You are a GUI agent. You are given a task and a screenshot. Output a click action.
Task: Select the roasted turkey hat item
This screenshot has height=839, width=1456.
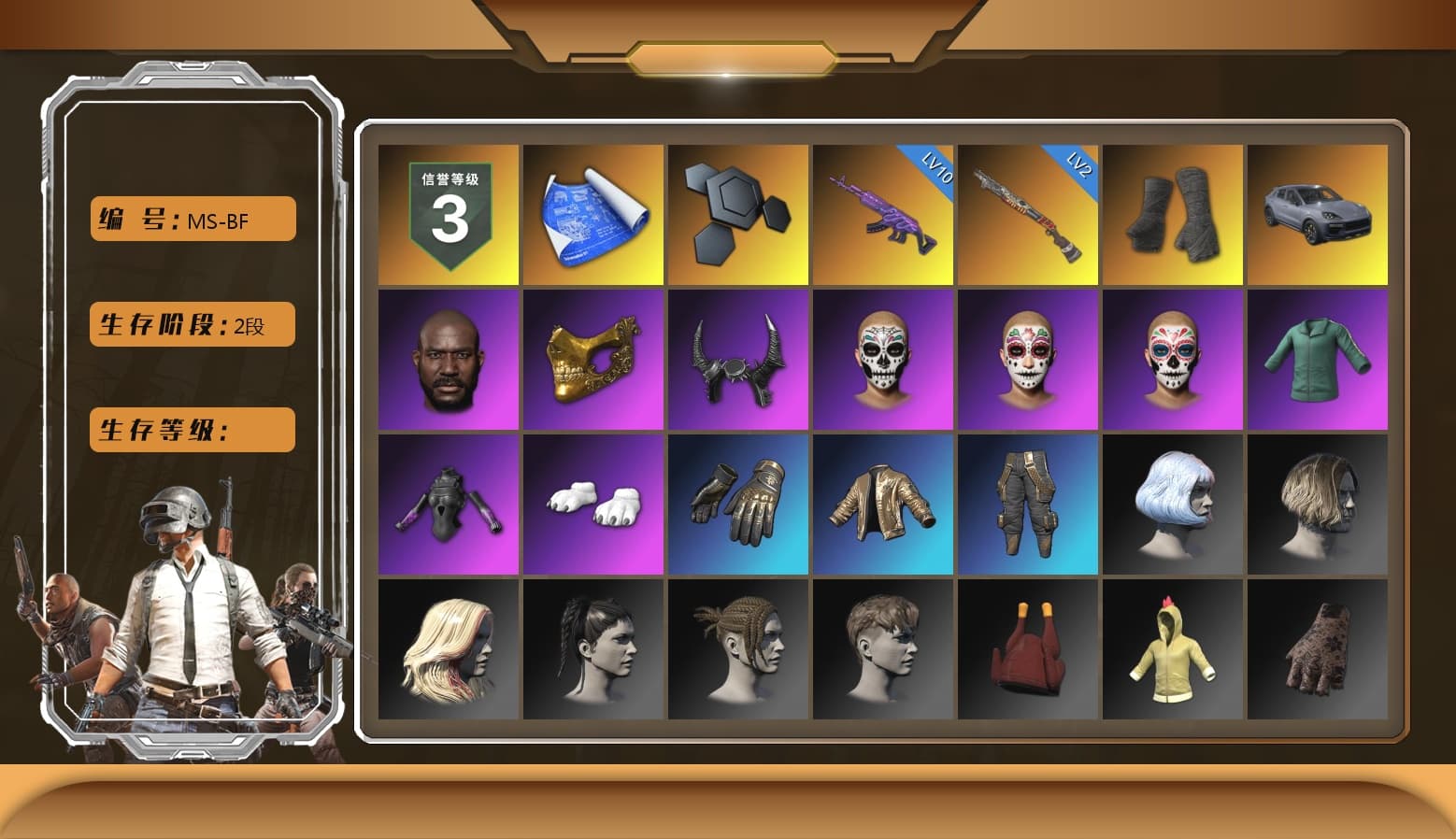[x=1029, y=649]
